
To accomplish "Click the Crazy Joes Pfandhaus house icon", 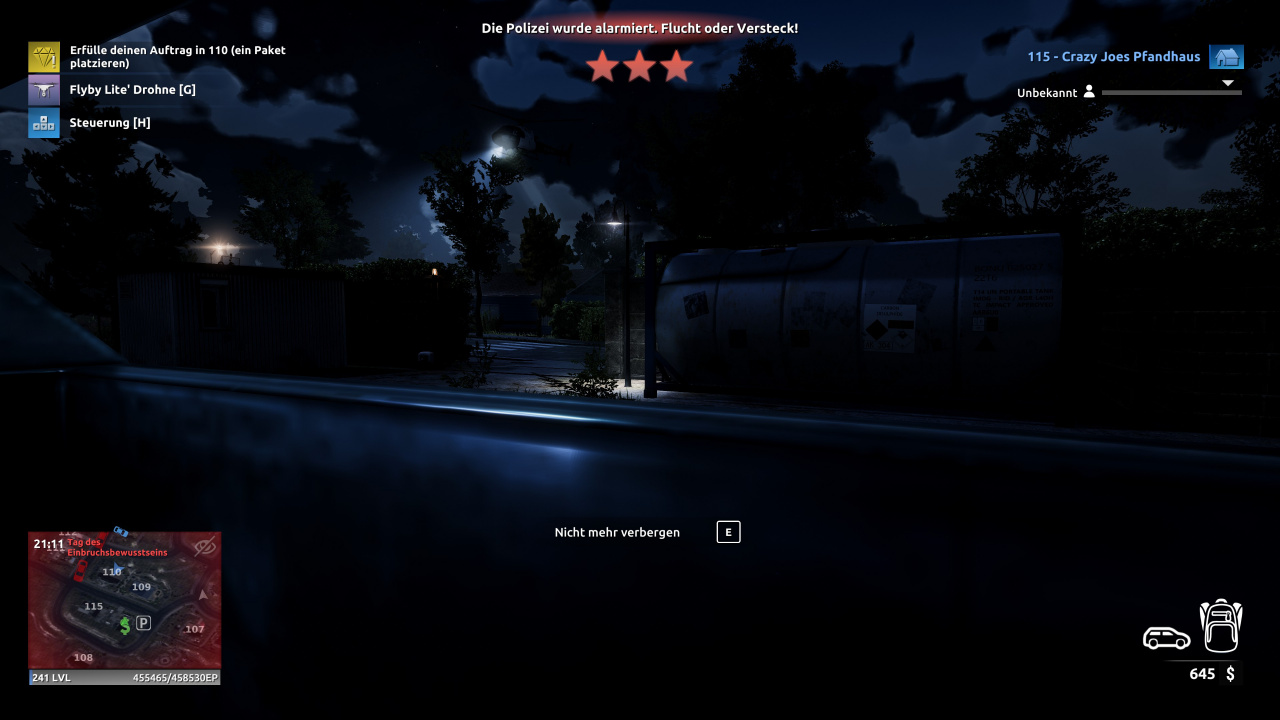I will (x=1226, y=57).
